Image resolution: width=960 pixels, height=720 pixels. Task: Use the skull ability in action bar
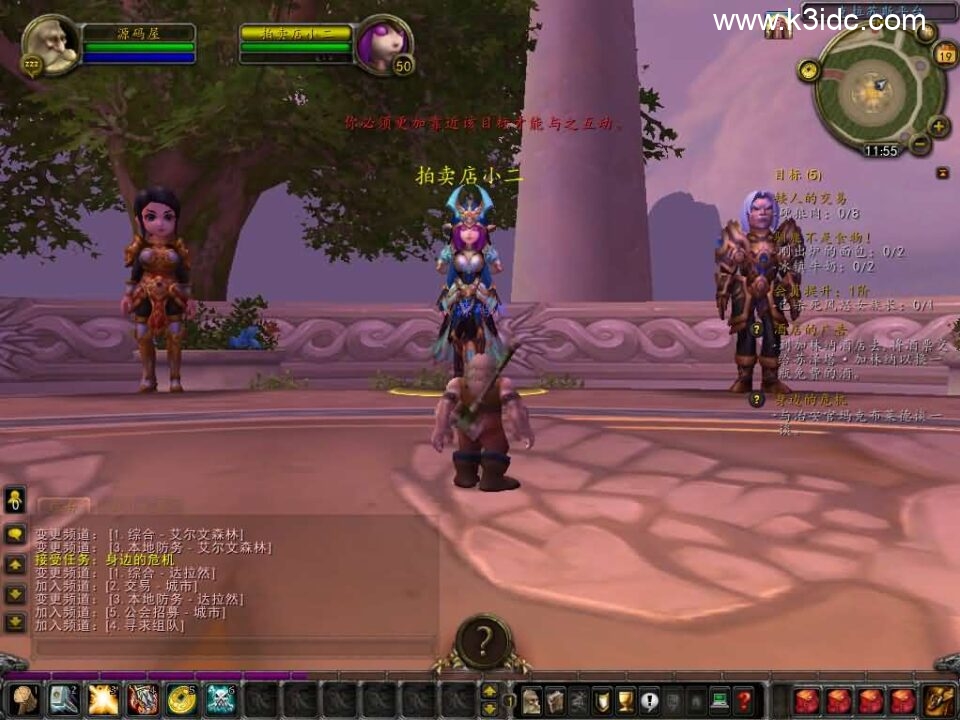220,700
